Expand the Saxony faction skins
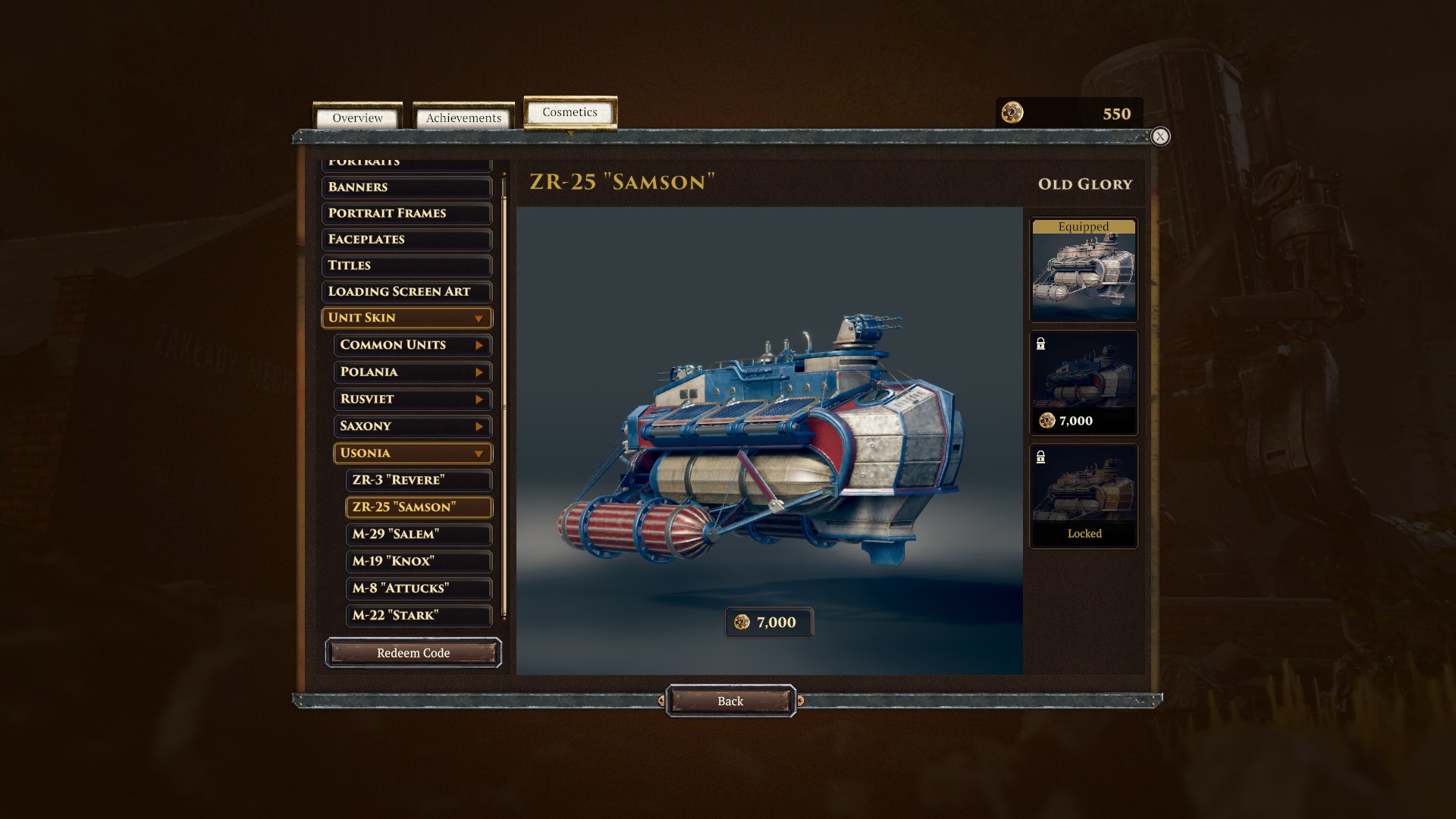The height and width of the screenshot is (819, 1456). tap(413, 426)
